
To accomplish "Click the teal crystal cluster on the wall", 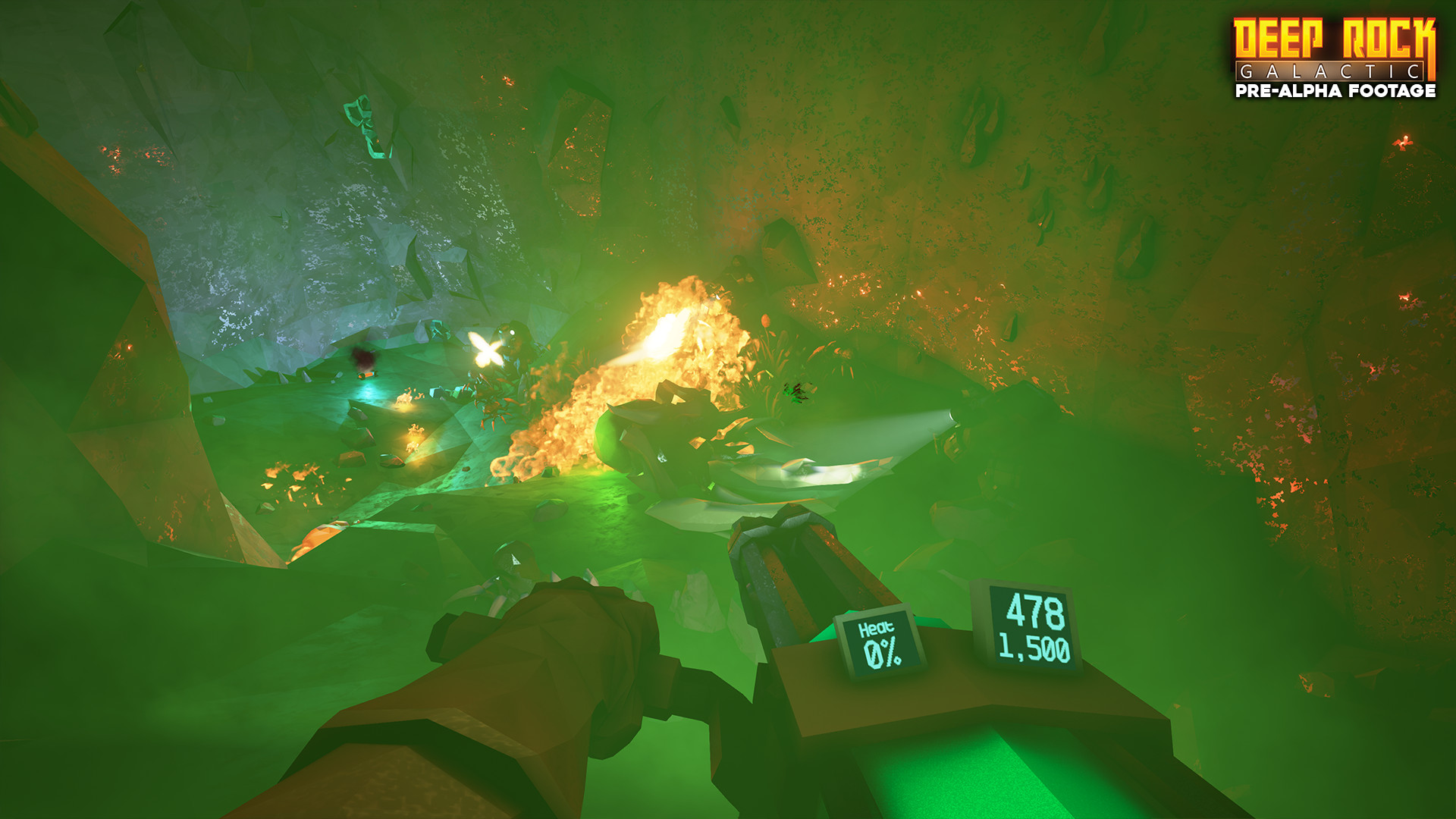I will click(x=364, y=121).
